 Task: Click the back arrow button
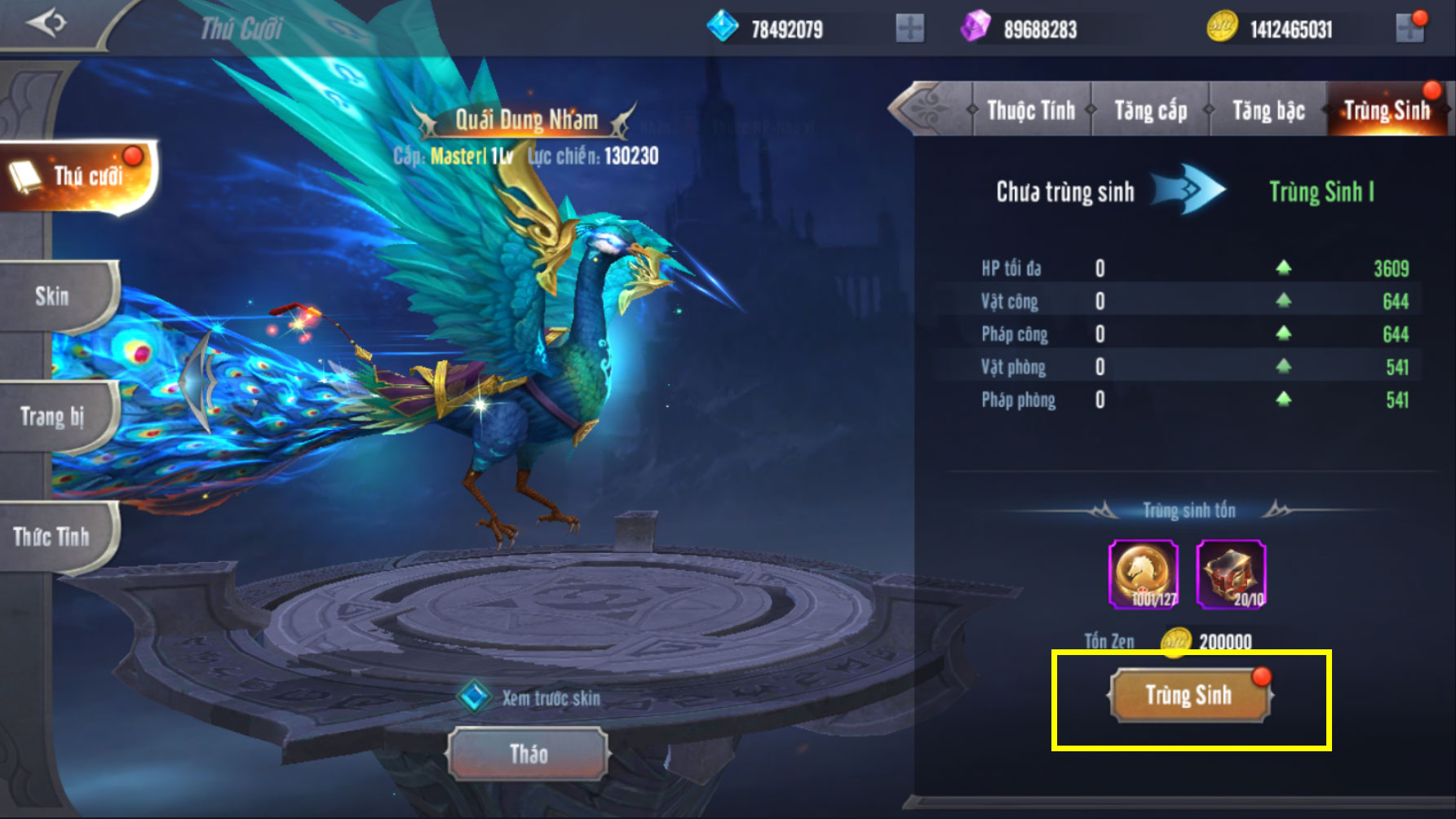[x=45, y=24]
